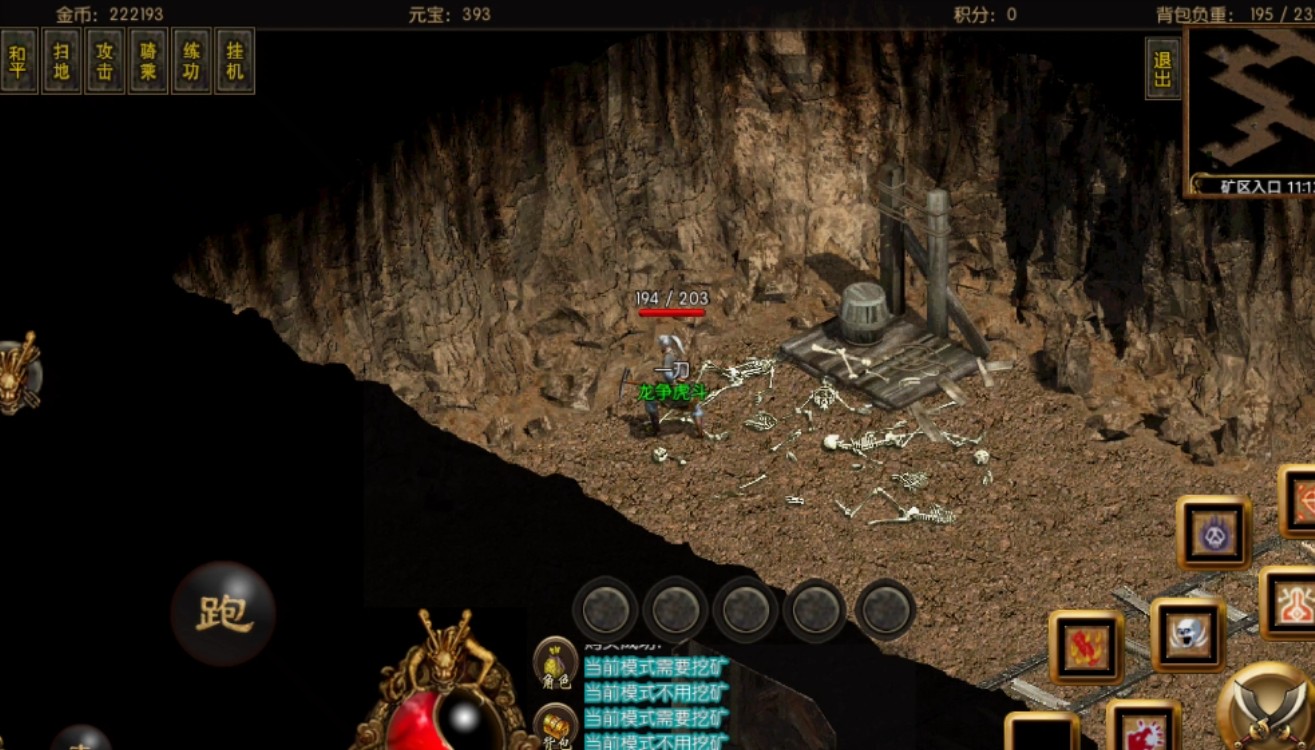This screenshot has width=1315, height=750.
Task: Tap the 扫地 button
Action: (x=62, y=61)
